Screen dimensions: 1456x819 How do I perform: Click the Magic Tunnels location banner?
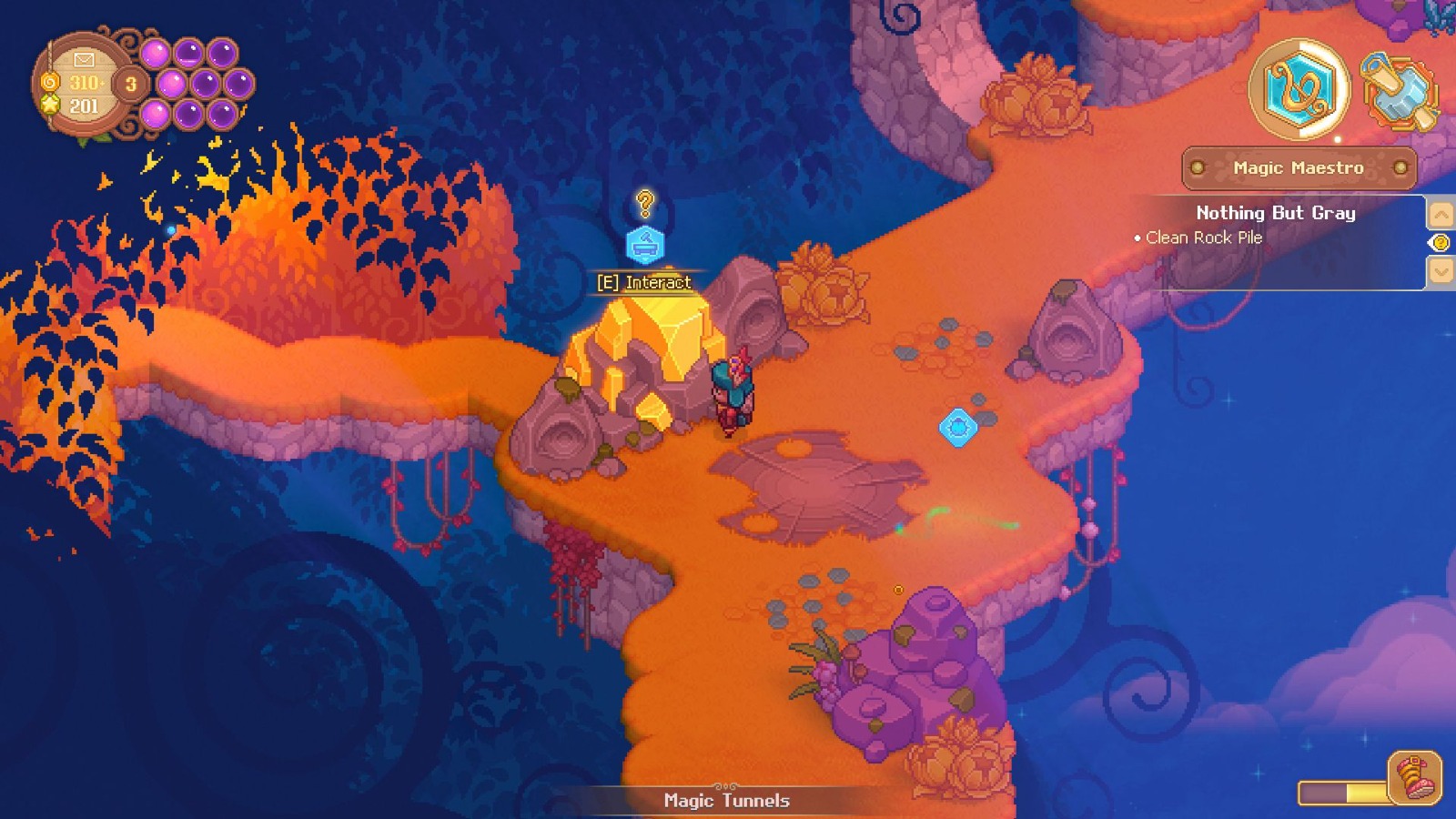click(x=724, y=801)
